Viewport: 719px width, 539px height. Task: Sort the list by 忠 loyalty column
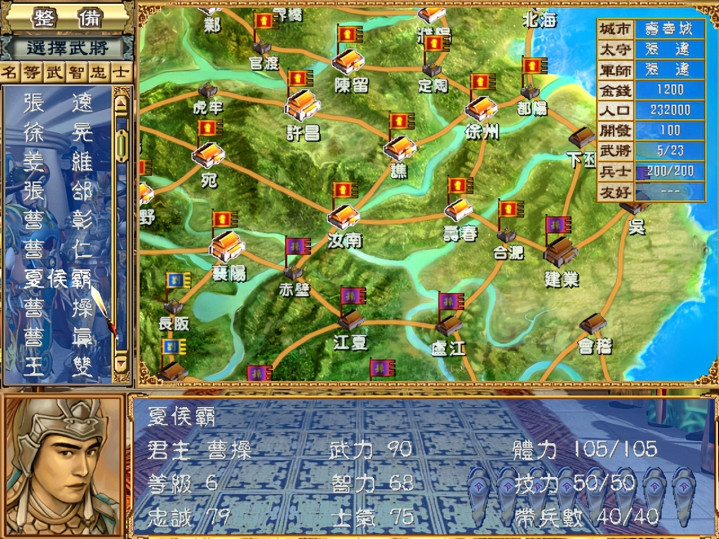click(98, 72)
